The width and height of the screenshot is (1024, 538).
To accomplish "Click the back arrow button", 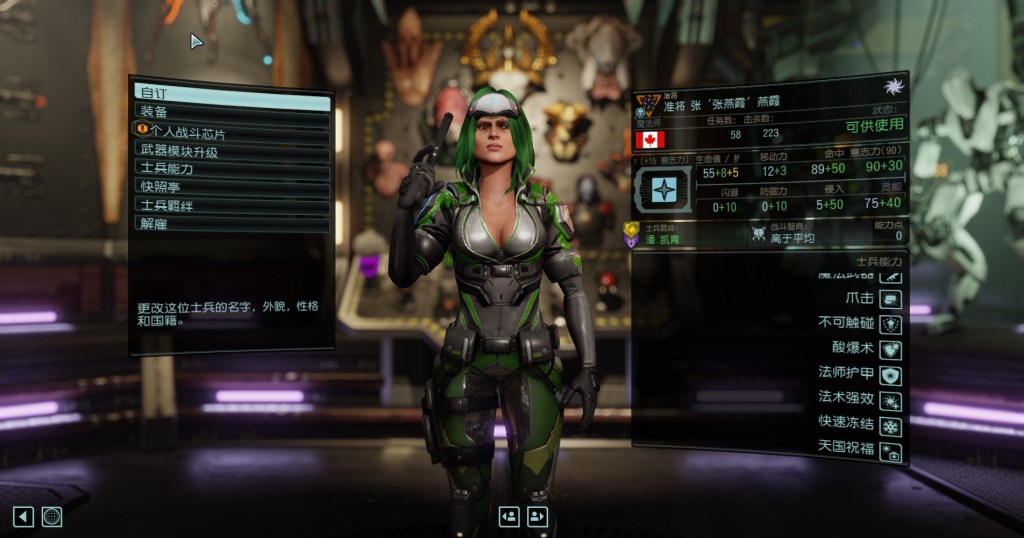I will point(23,516).
